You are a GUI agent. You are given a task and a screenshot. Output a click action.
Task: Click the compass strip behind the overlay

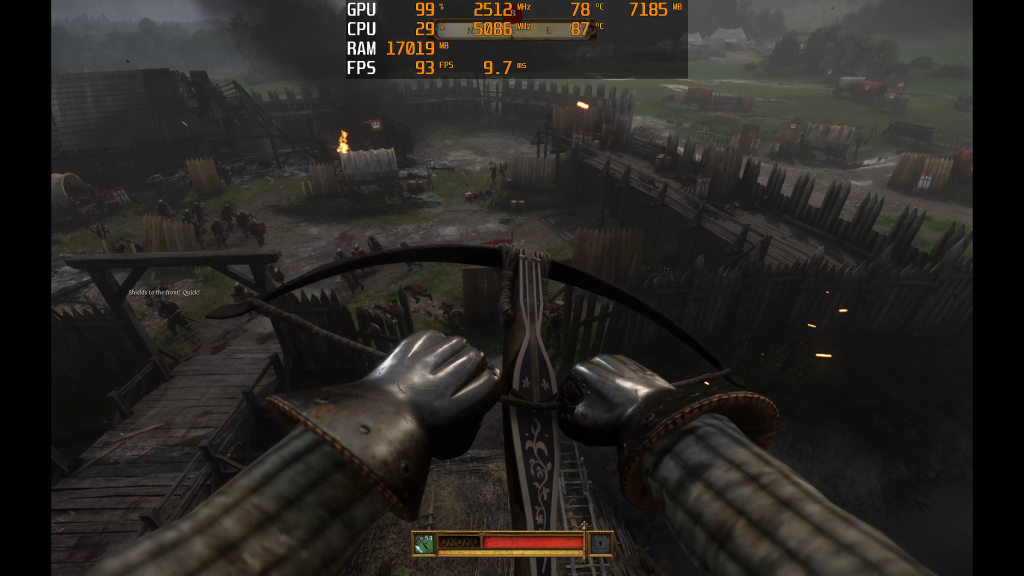[x=540, y=30]
